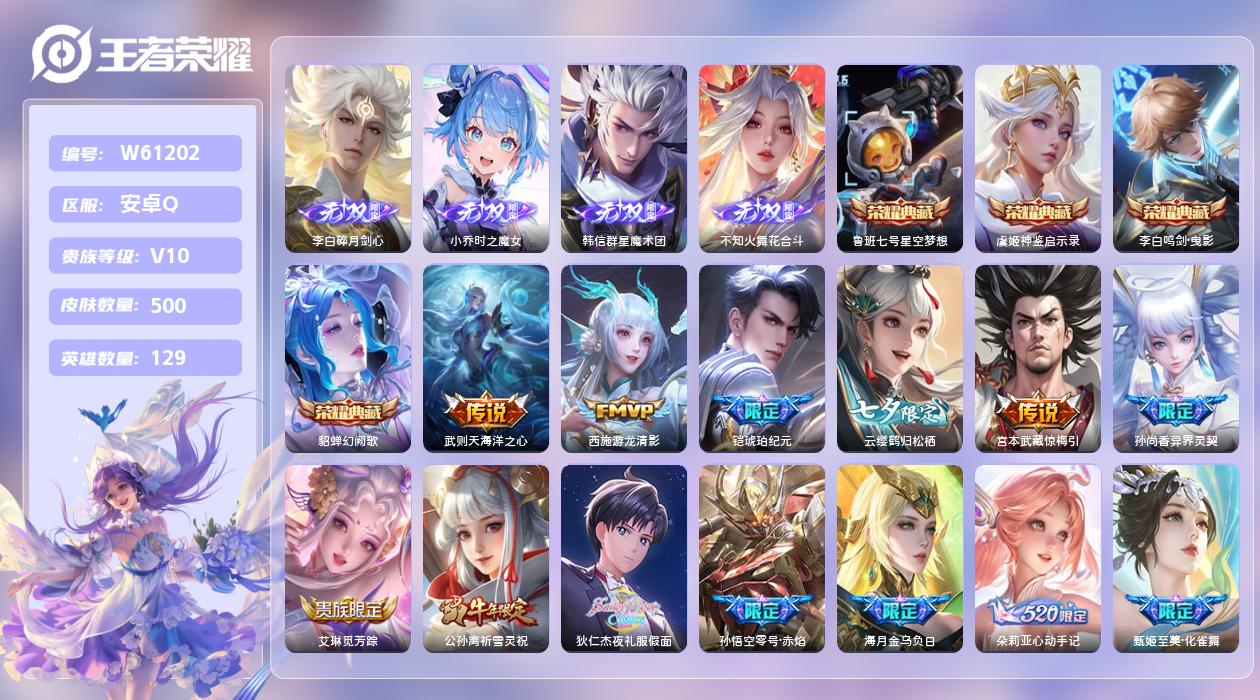1260x700 pixels.
Task: Open the 貂蝉幻阙歌 skin card
Action: pos(348,358)
